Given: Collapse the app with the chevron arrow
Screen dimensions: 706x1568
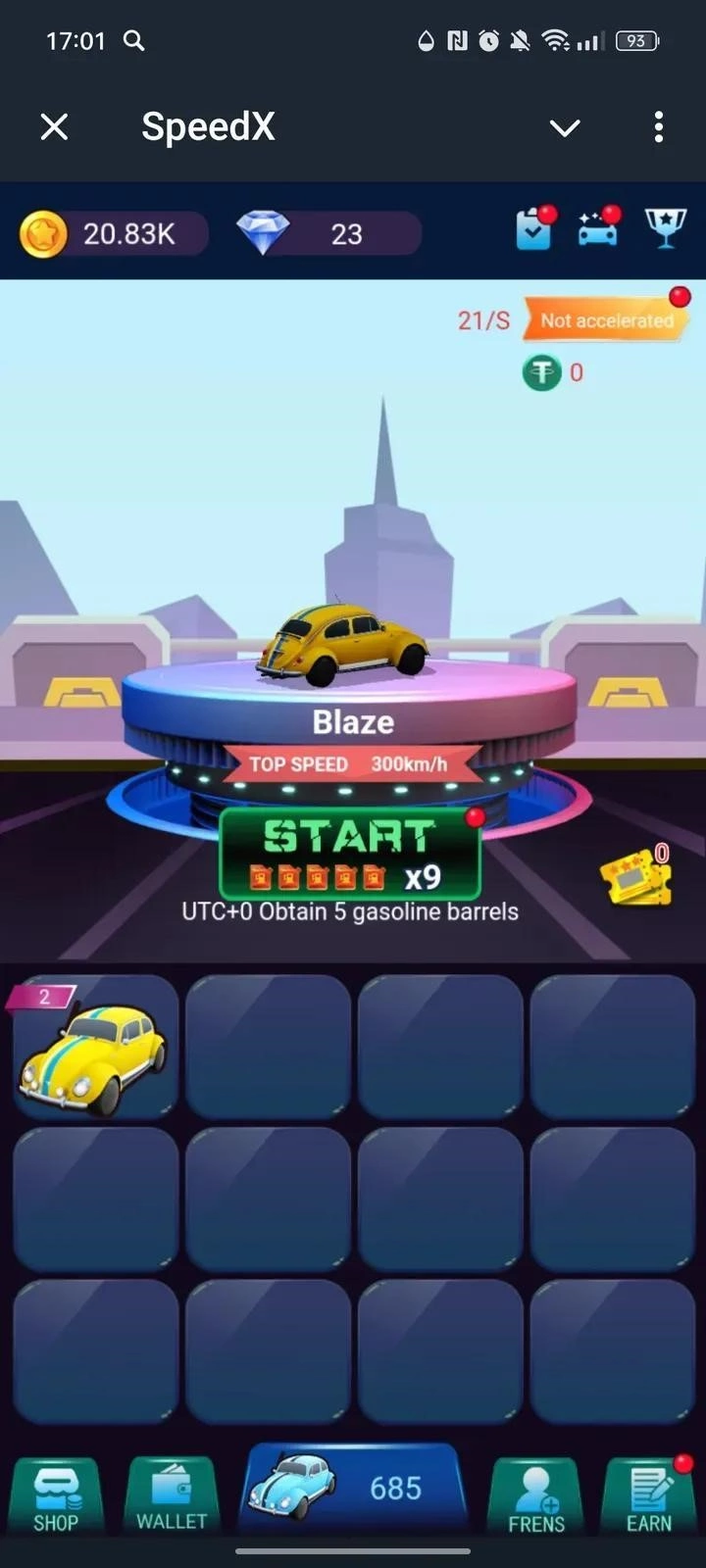Looking at the screenshot, I should (565, 127).
